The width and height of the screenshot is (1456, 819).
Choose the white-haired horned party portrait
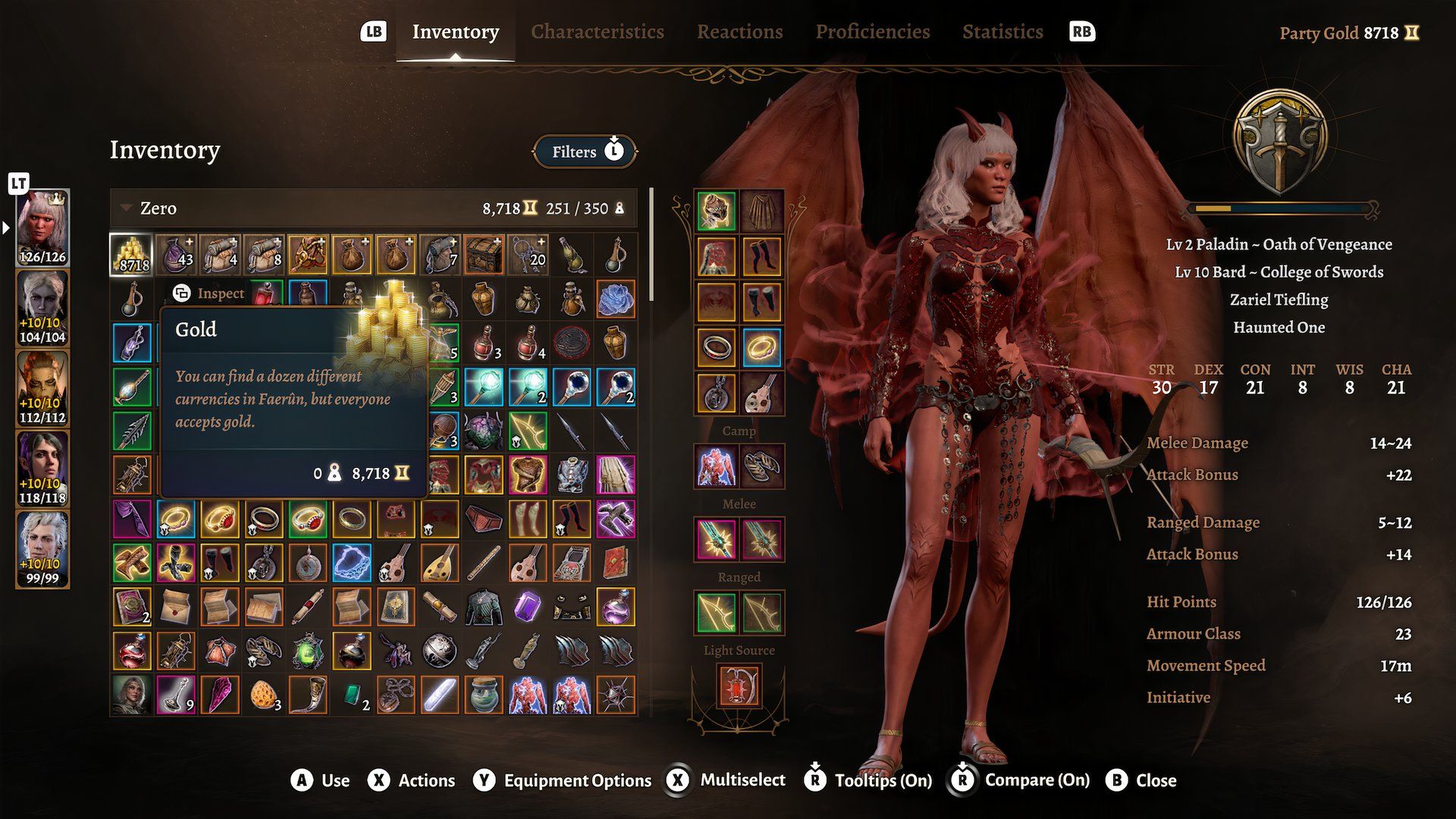coord(42,227)
